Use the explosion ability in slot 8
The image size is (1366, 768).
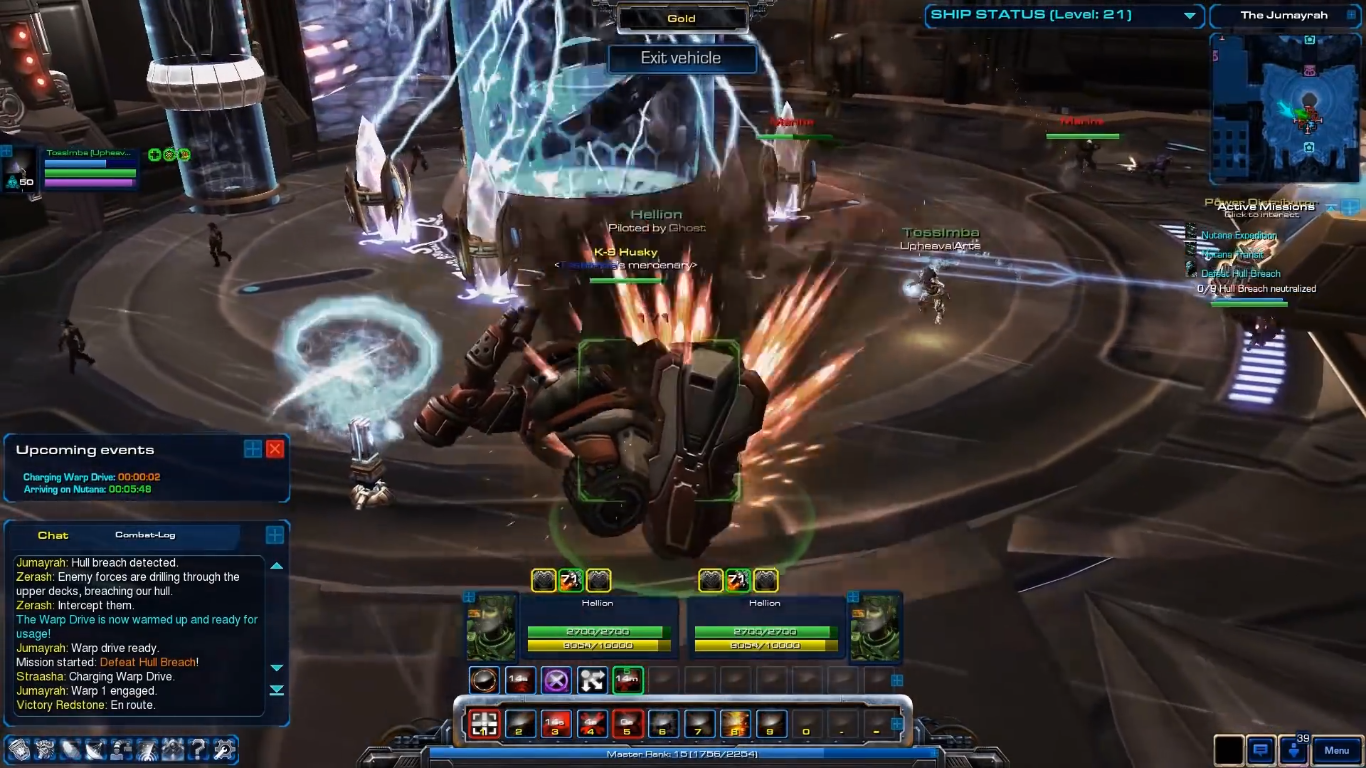pyautogui.click(x=735, y=723)
